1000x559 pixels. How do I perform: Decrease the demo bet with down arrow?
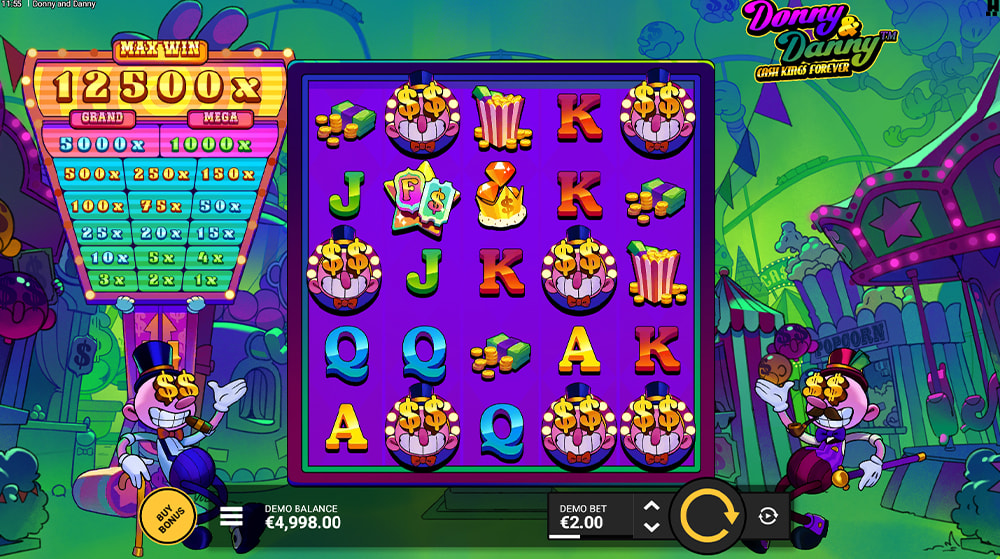(x=651, y=527)
